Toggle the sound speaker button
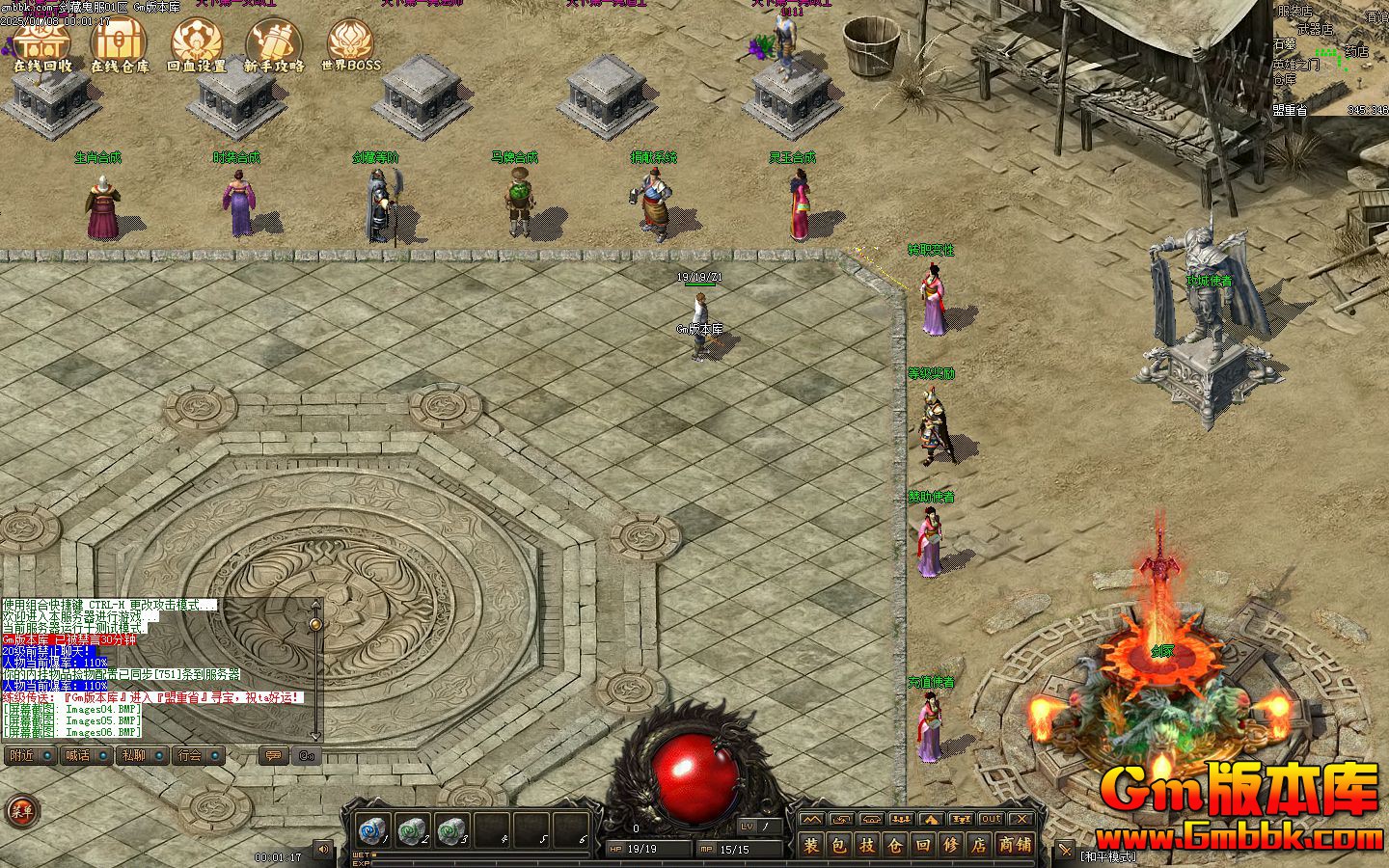 (x=323, y=849)
